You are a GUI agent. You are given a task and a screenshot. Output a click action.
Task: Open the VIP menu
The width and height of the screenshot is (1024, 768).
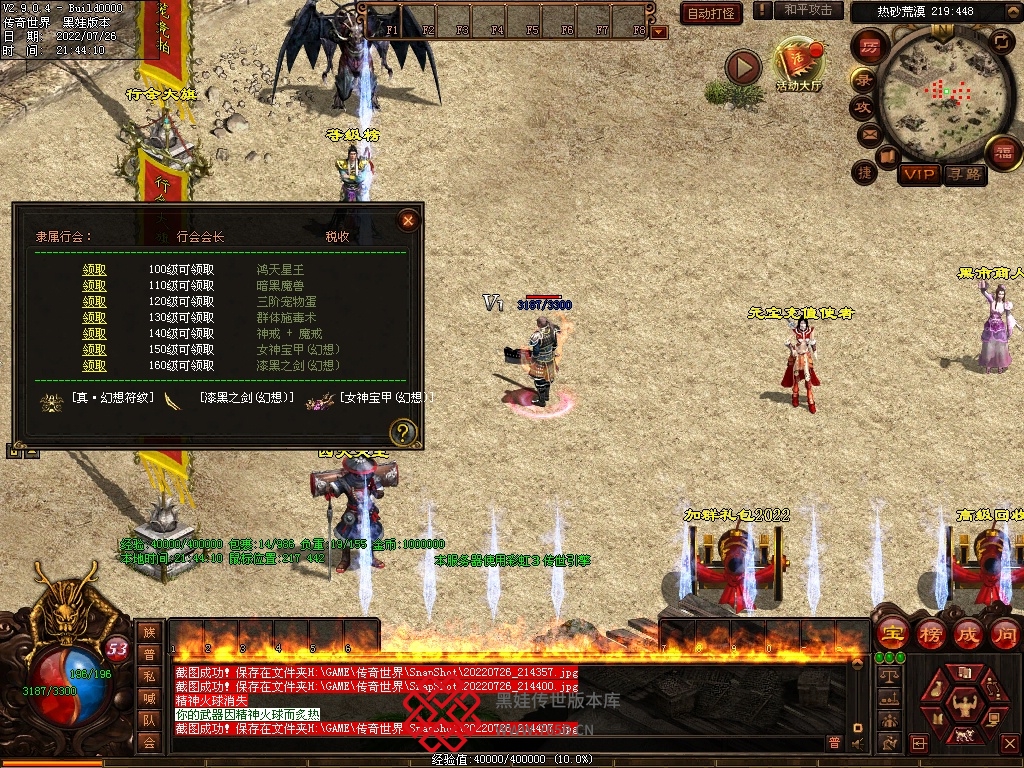point(918,174)
